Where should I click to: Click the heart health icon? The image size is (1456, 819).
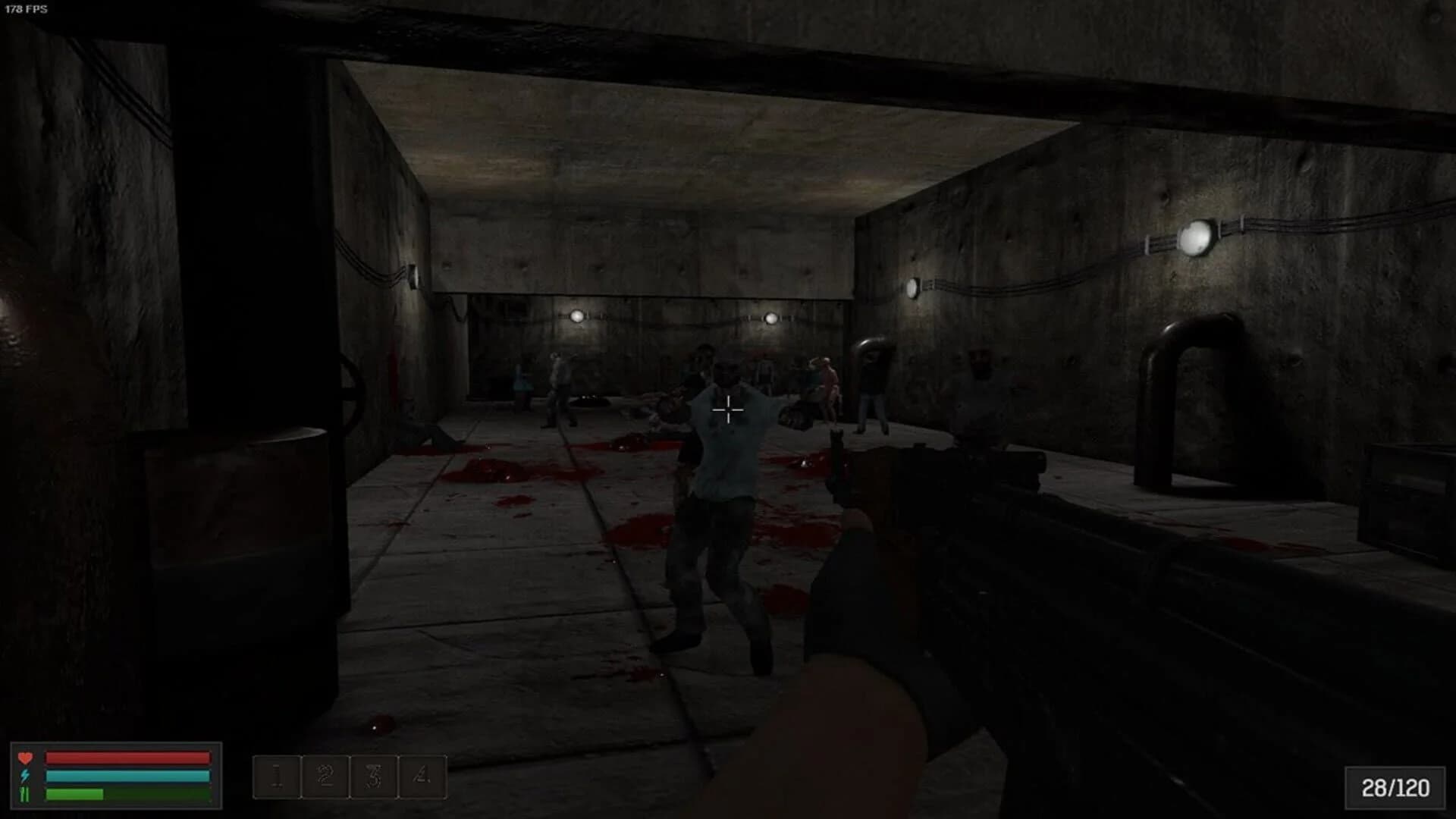point(26,758)
